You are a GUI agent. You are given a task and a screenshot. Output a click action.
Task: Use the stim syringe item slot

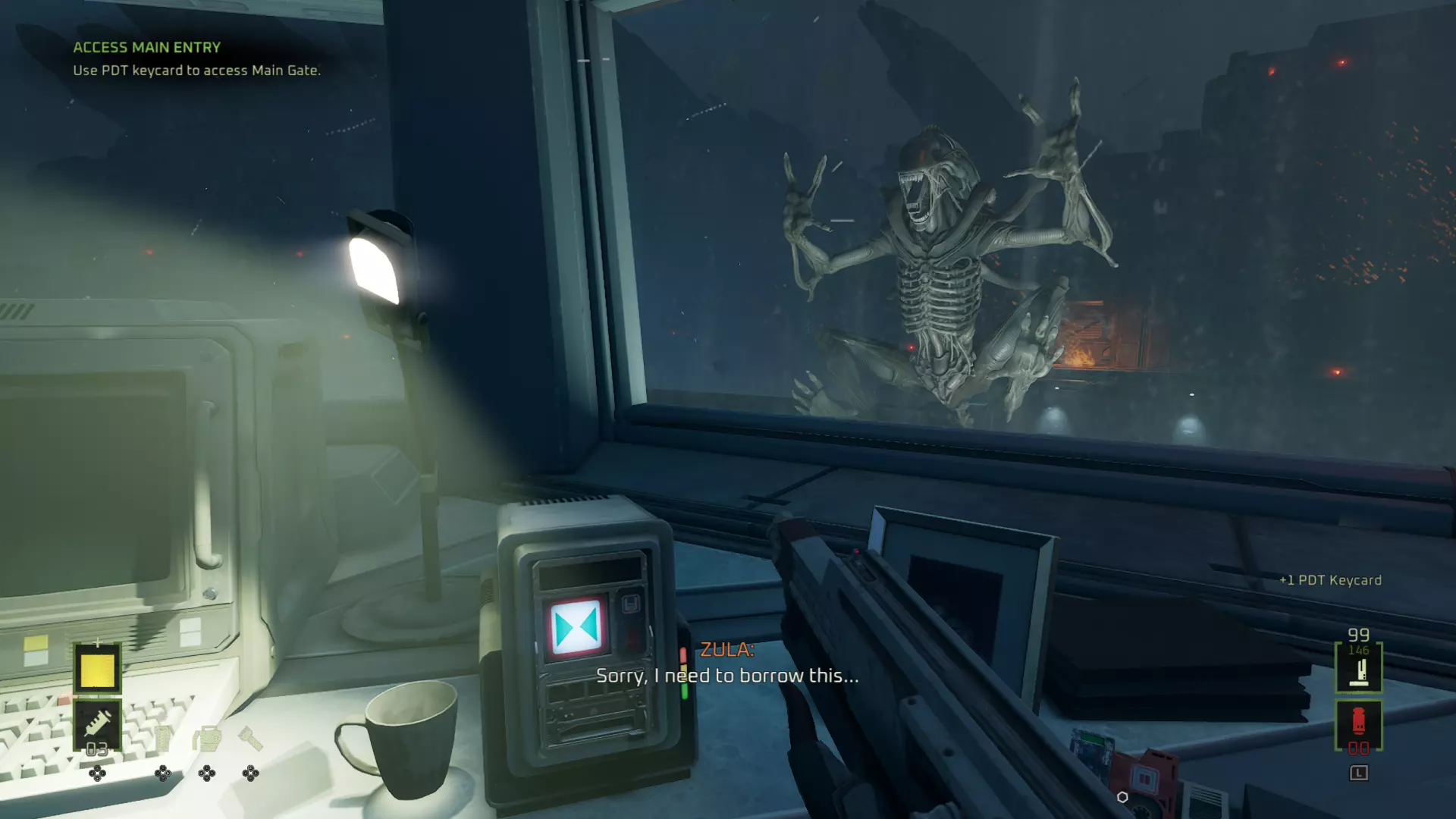point(97,725)
